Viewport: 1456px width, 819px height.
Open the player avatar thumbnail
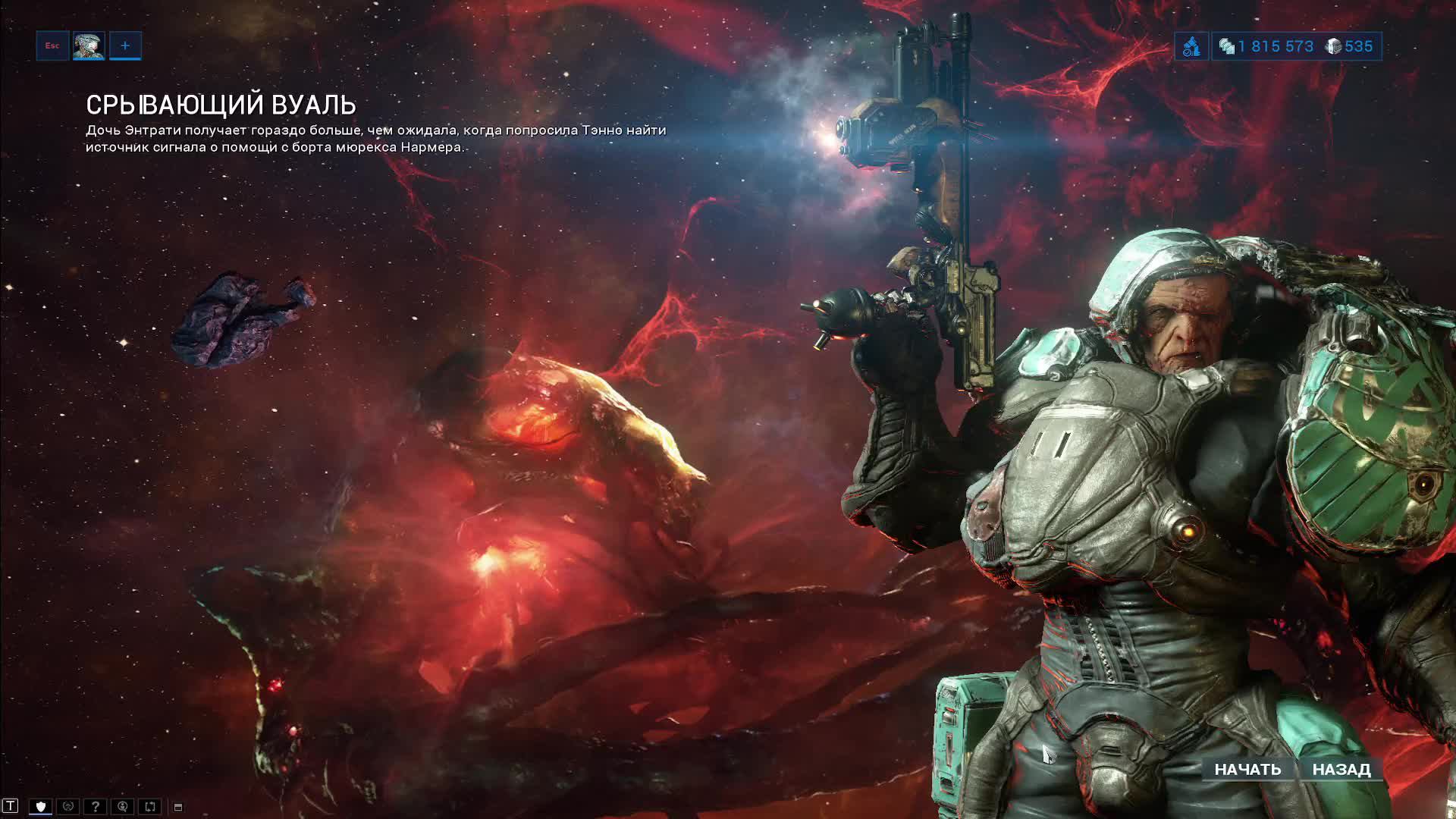point(89,45)
